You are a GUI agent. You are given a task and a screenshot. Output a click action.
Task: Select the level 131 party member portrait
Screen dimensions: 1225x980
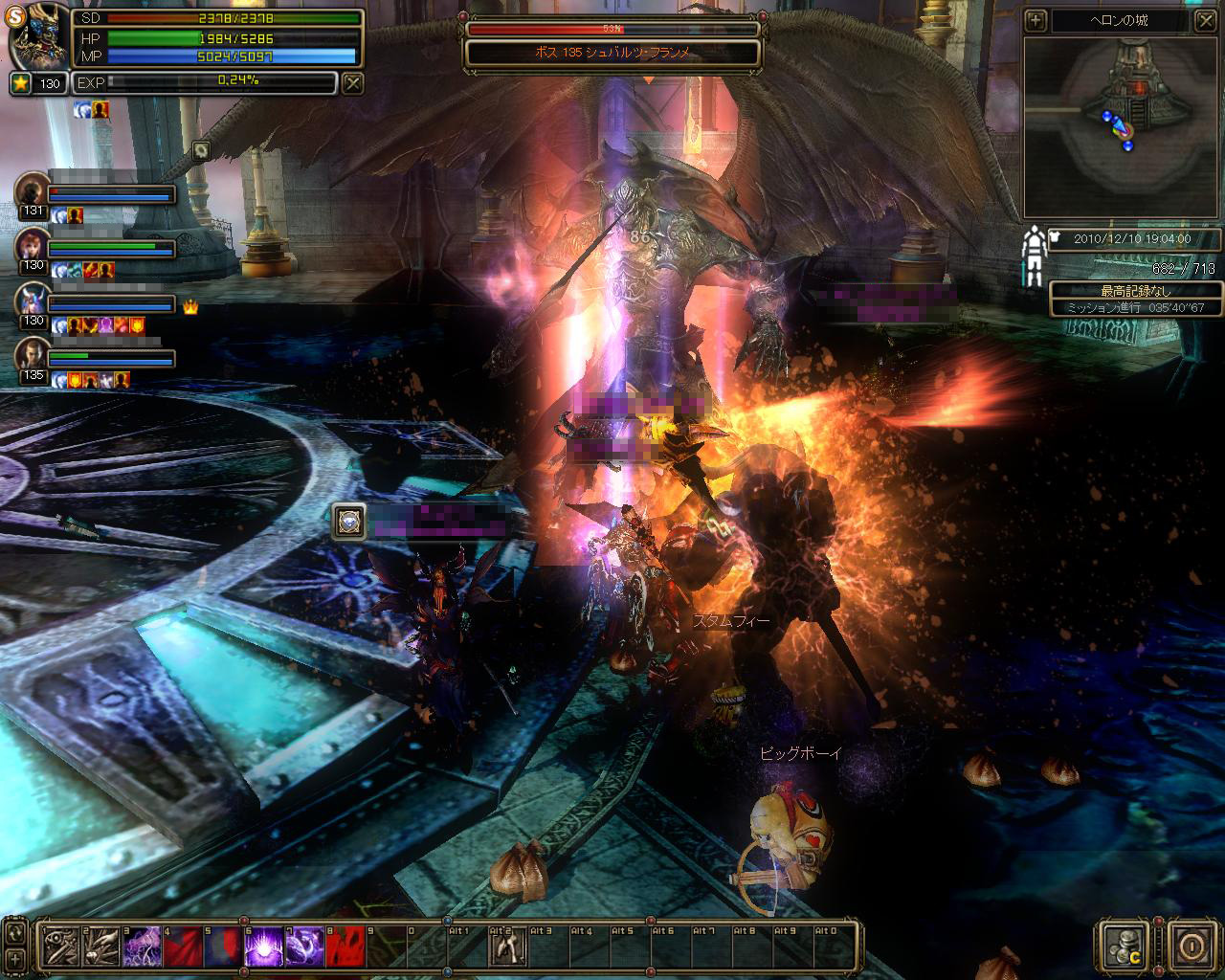(x=33, y=189)
